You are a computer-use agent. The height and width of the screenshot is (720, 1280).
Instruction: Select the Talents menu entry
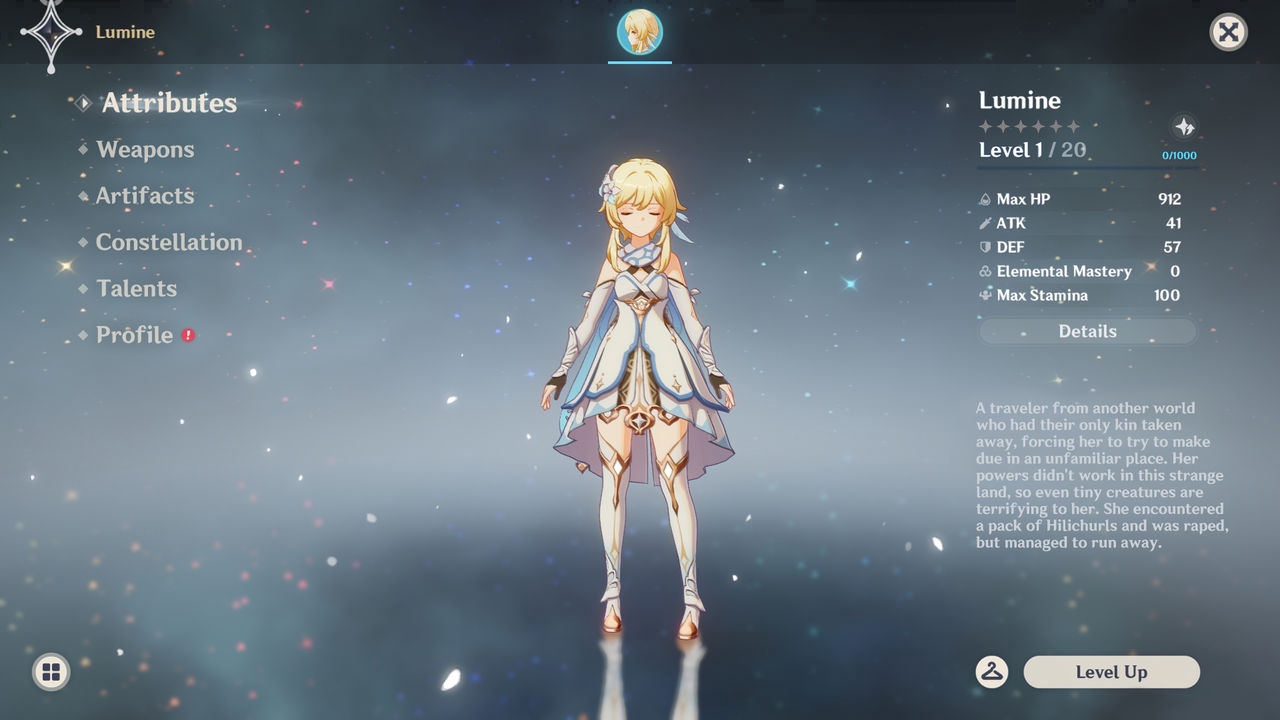[x=136, y=289]
